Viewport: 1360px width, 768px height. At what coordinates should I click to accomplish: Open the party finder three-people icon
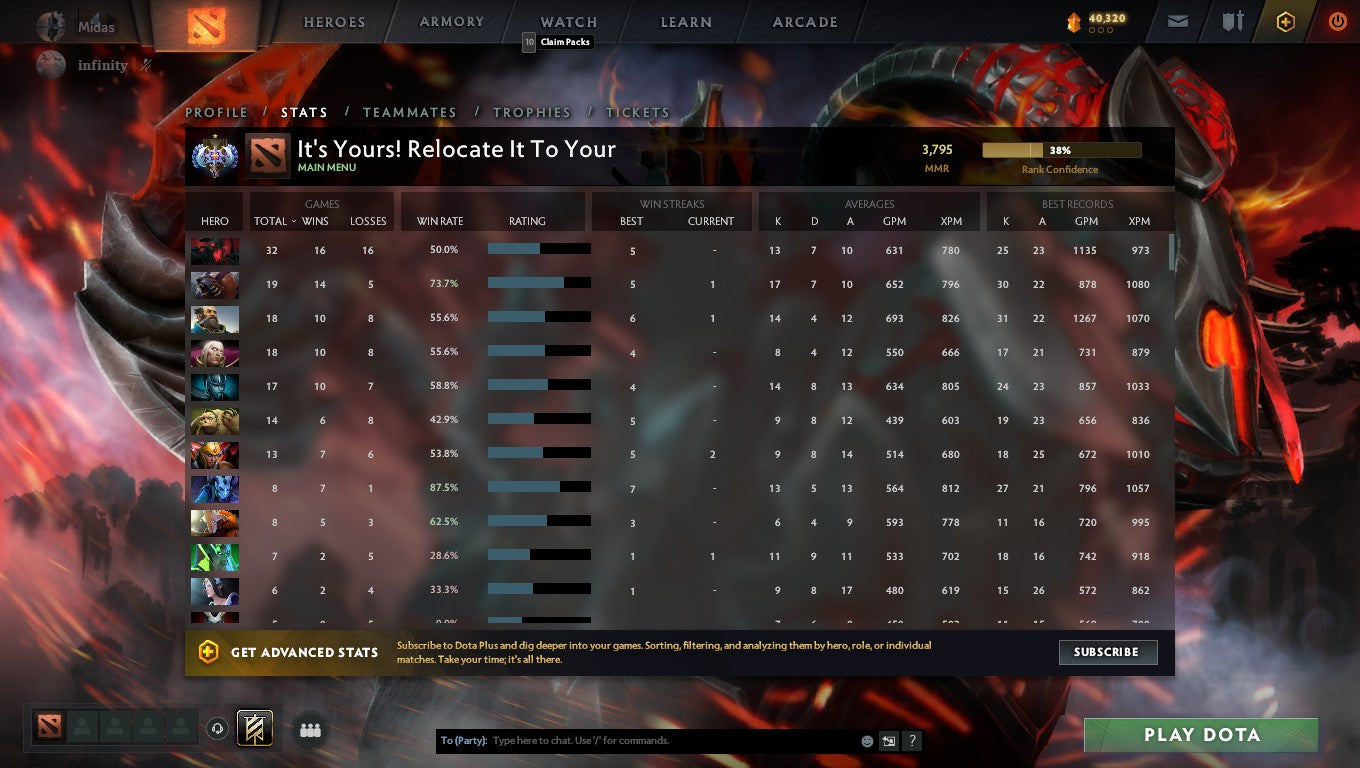(311, 730)
